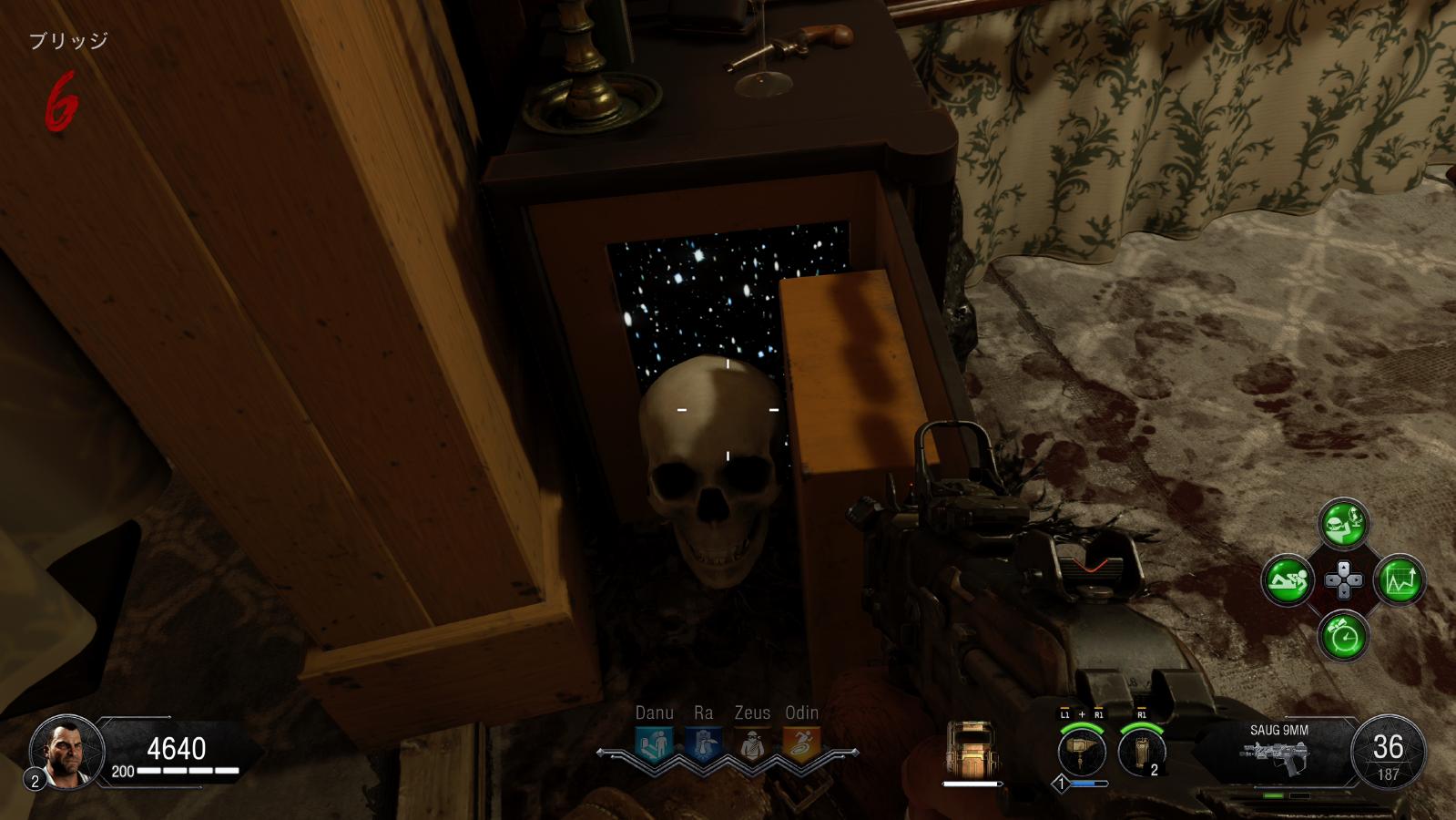Click the player character portrait
The height and width of the screenshot is (820, 1456).
(x=61, y=751)
